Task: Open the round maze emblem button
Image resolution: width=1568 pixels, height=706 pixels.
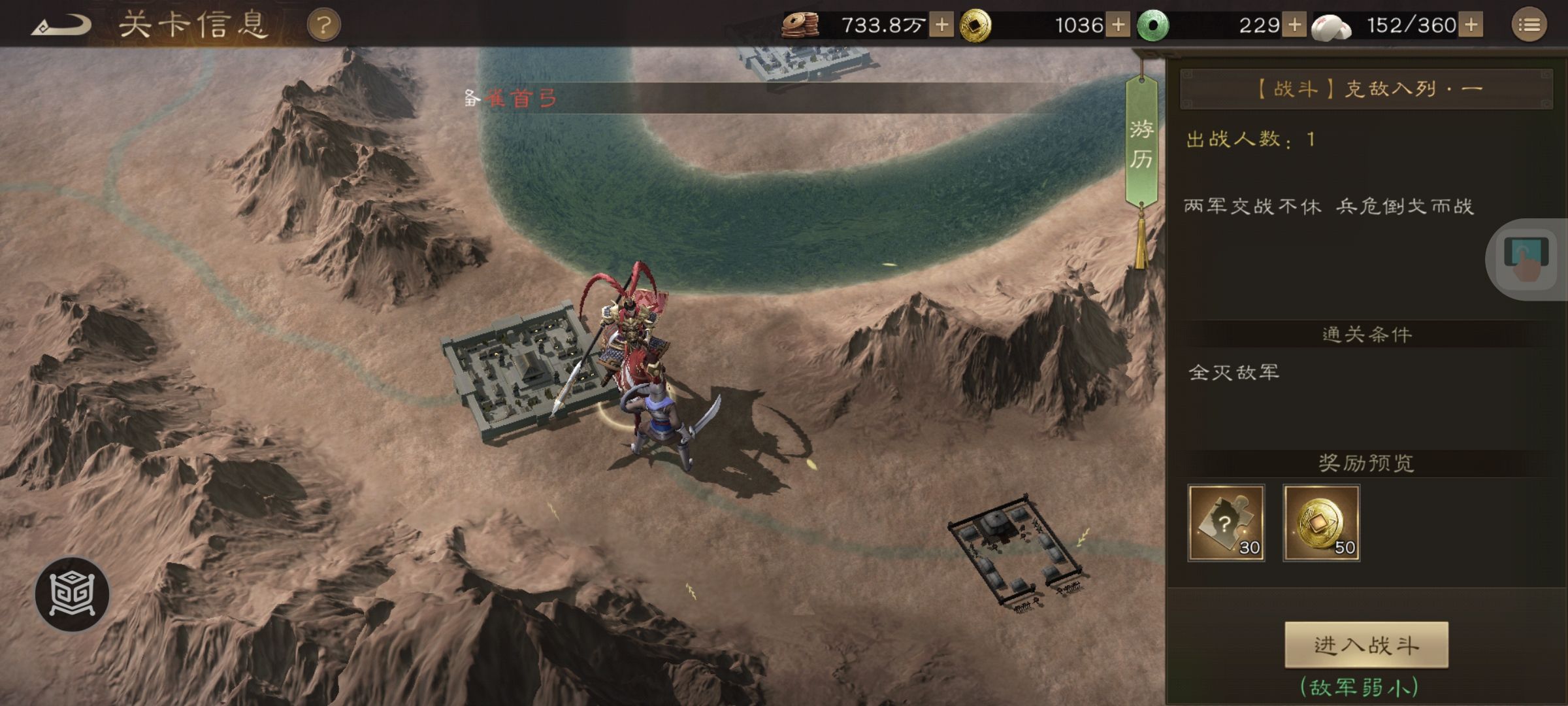Action: (x=72, y=594)
